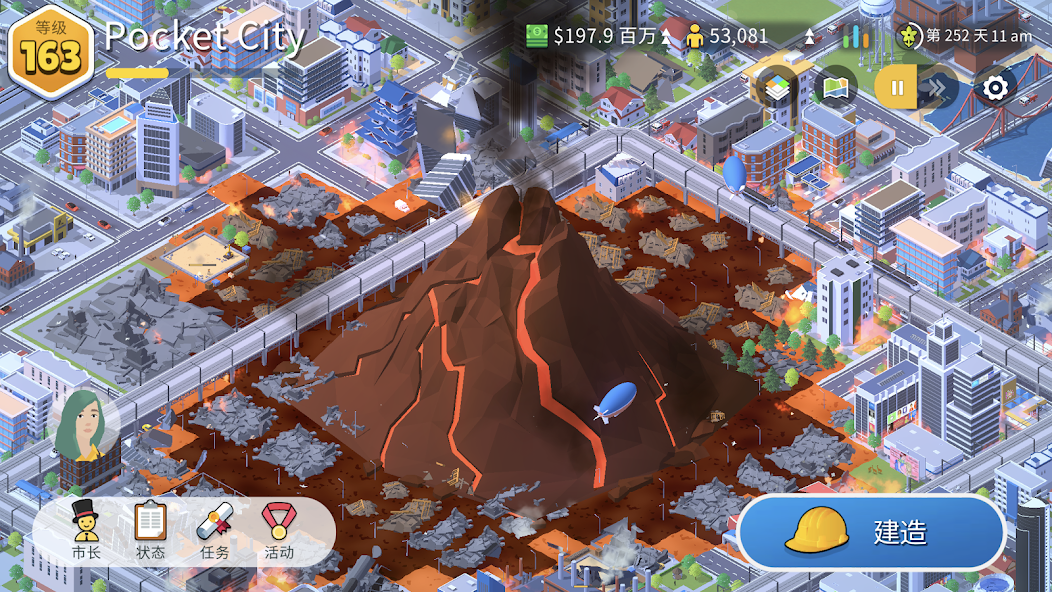
Task: Select the Pocket City name title
Action: pyautogui.click(x=205, y=37)
